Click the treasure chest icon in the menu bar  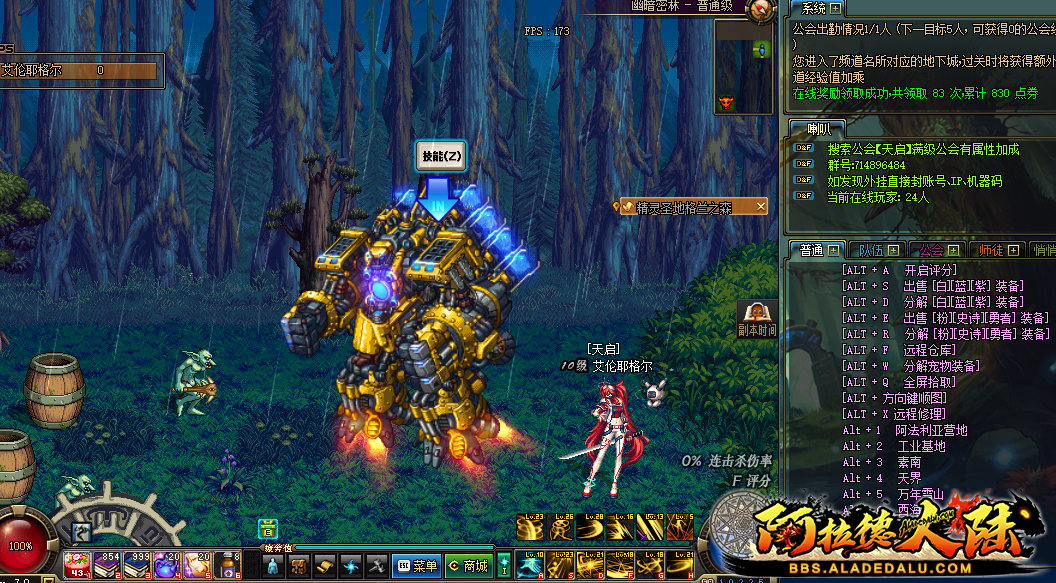pyautogui.click(x=299, y=566)
